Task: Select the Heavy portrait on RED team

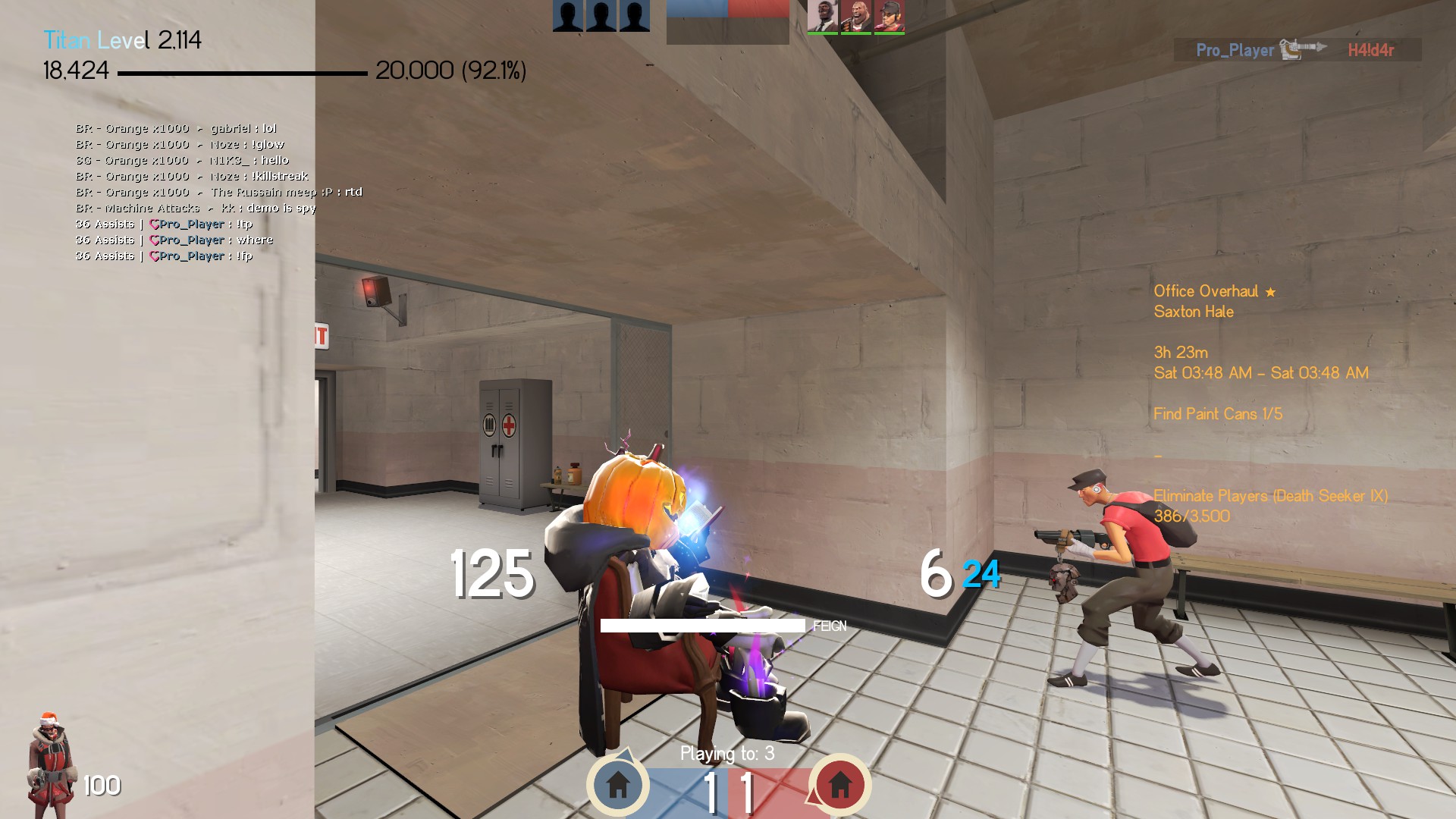Action: coord(855,16)
